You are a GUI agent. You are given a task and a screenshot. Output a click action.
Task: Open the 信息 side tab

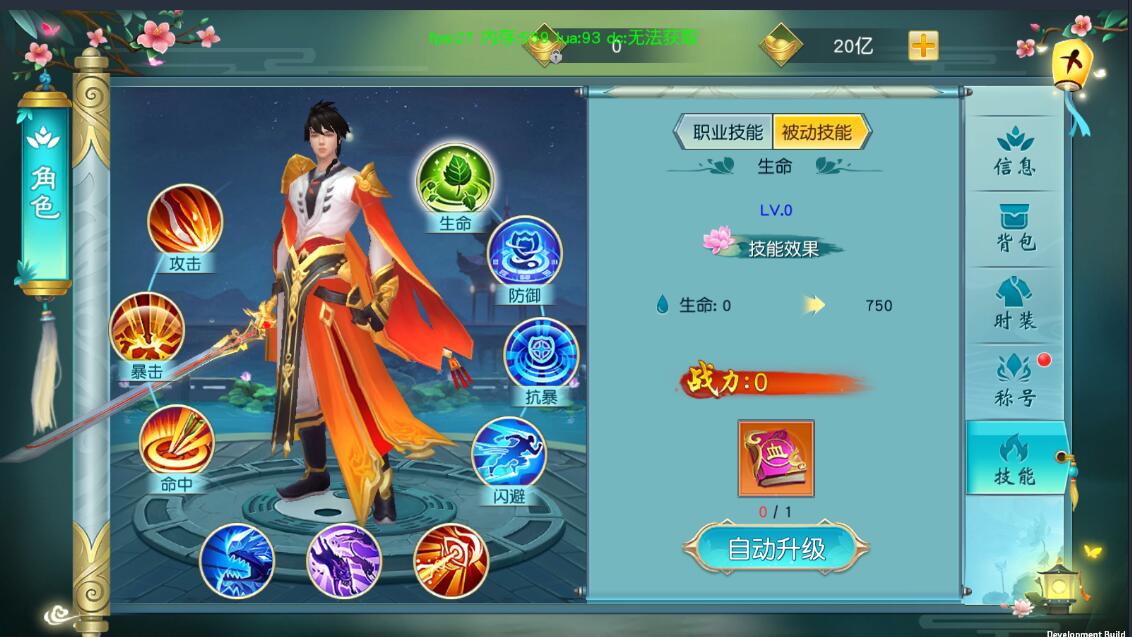tap(1015, 152)
